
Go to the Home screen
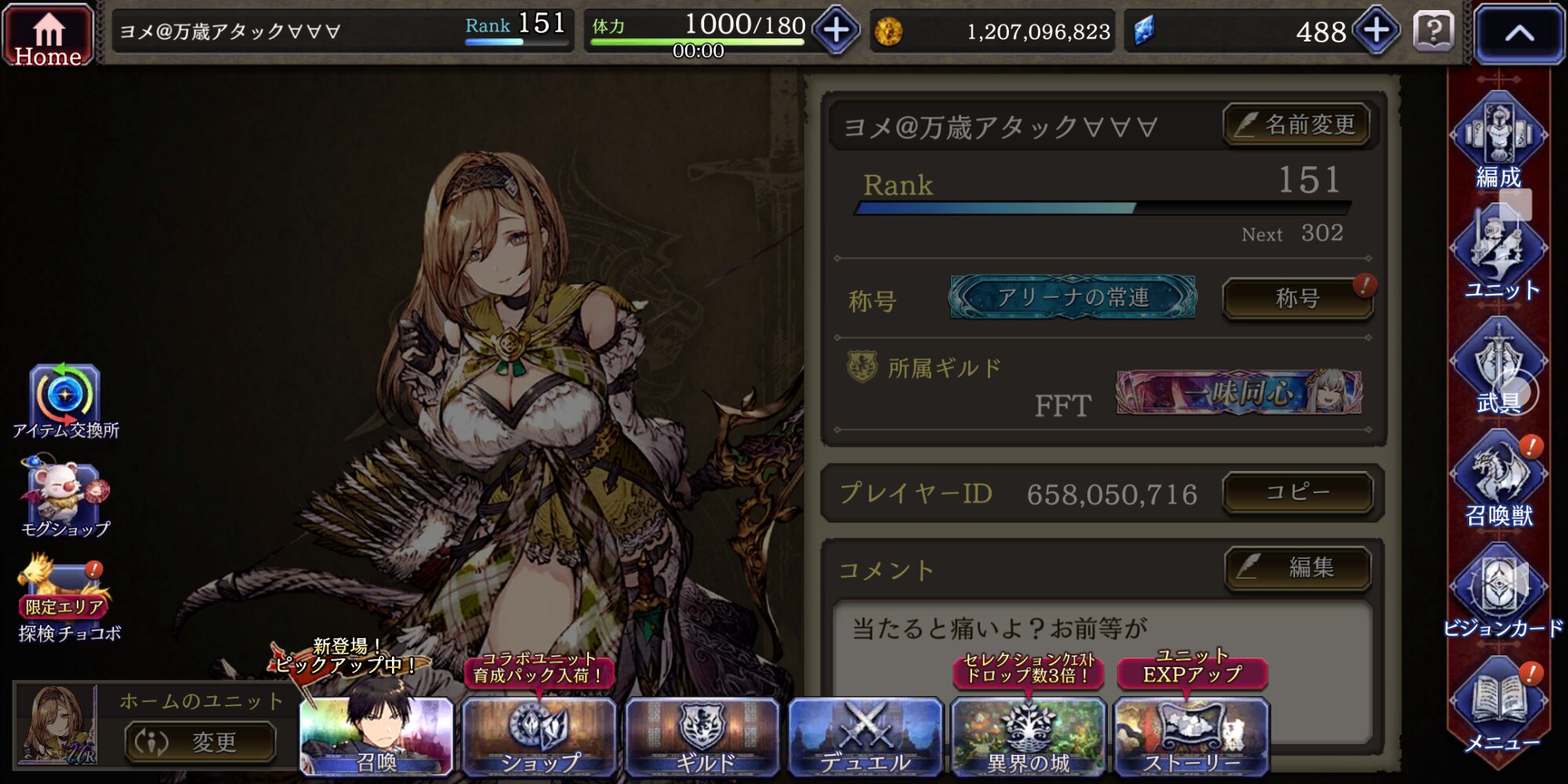point(48,35)
